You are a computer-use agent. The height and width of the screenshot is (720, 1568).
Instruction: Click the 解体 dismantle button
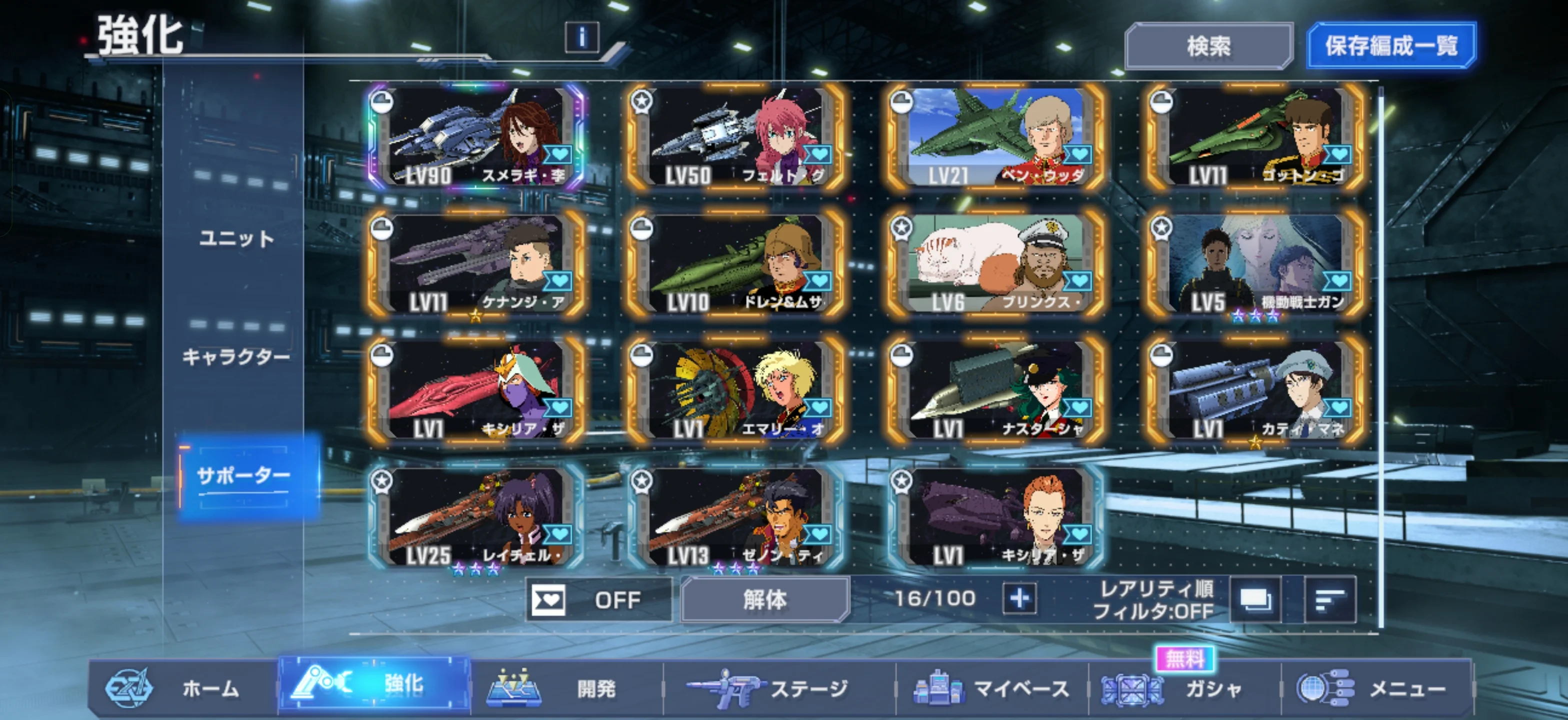[x=764, y=600]
